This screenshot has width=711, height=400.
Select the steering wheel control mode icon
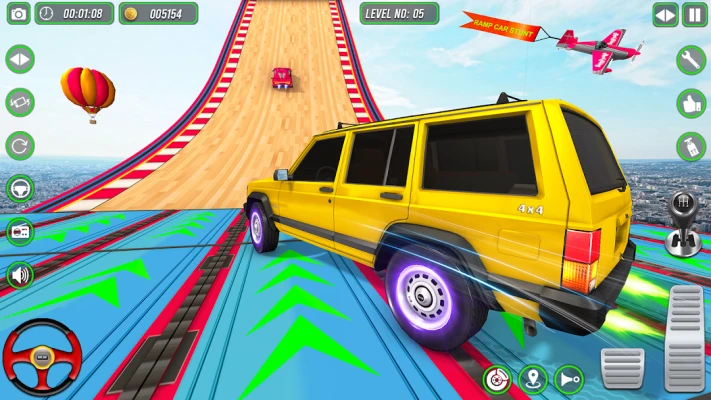coord(19,188)
